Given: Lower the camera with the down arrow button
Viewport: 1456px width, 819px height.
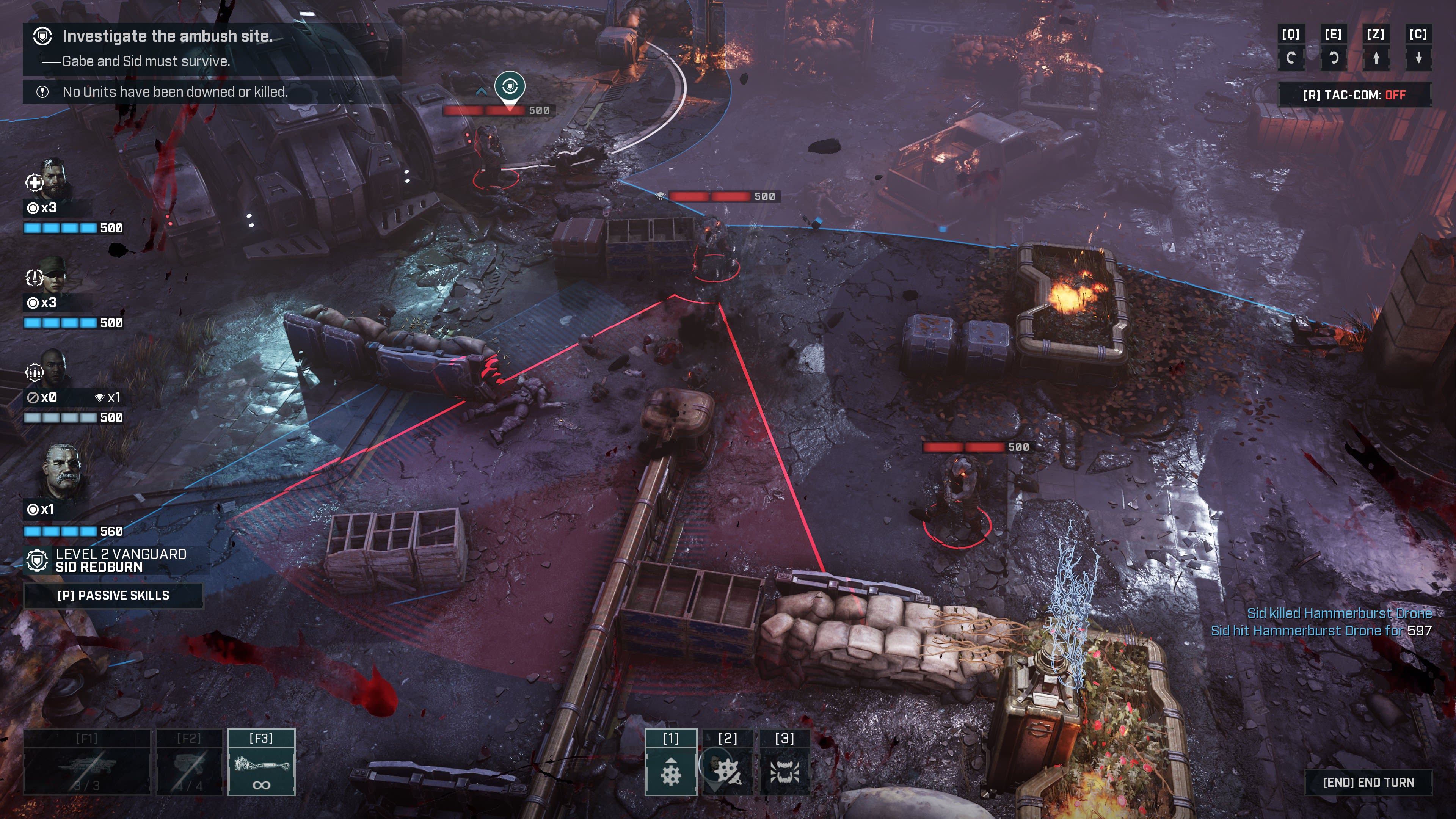Looking at the screenshot, I should click(1418, 58).
